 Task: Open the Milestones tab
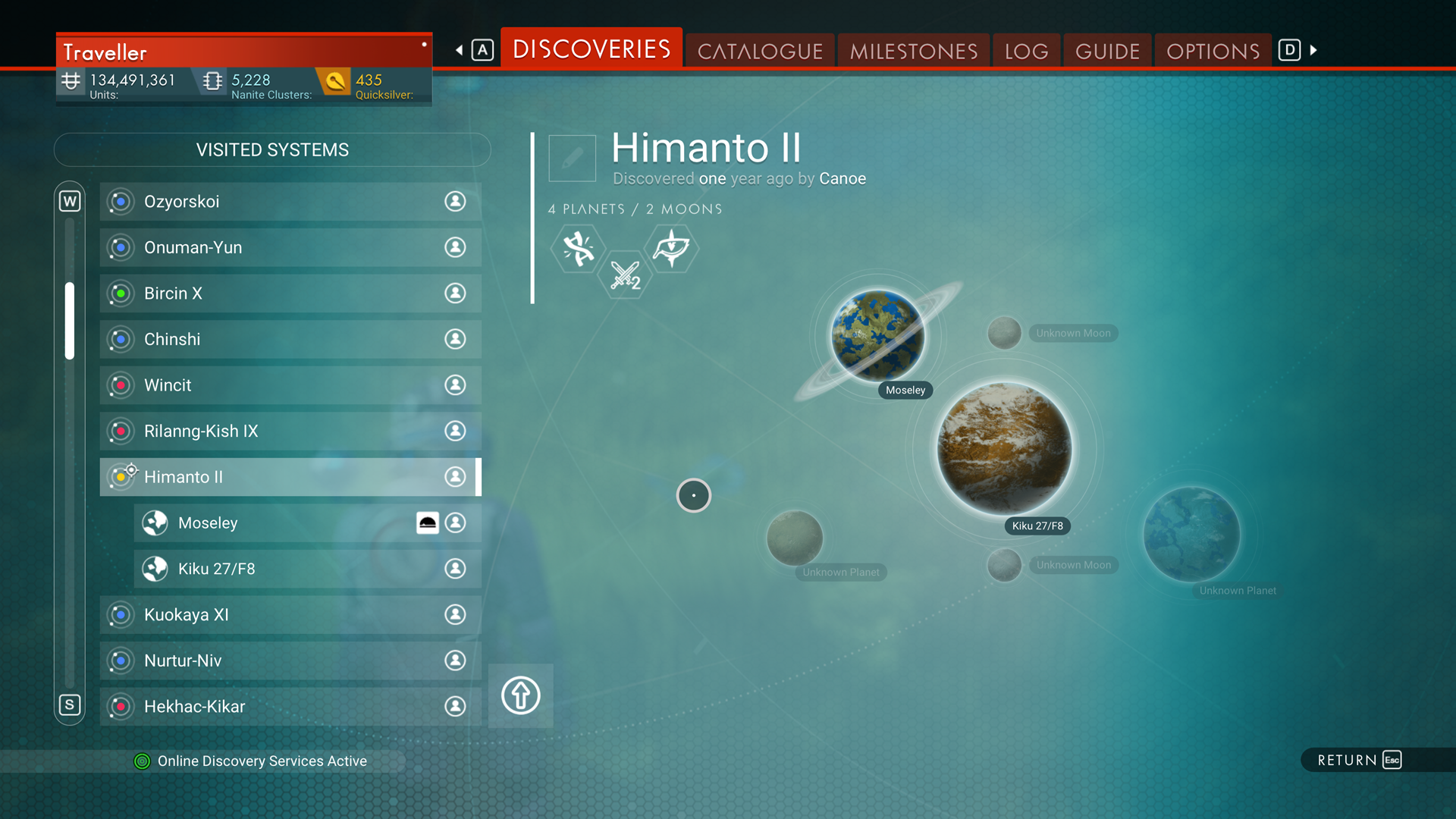[x=913, y=51]
